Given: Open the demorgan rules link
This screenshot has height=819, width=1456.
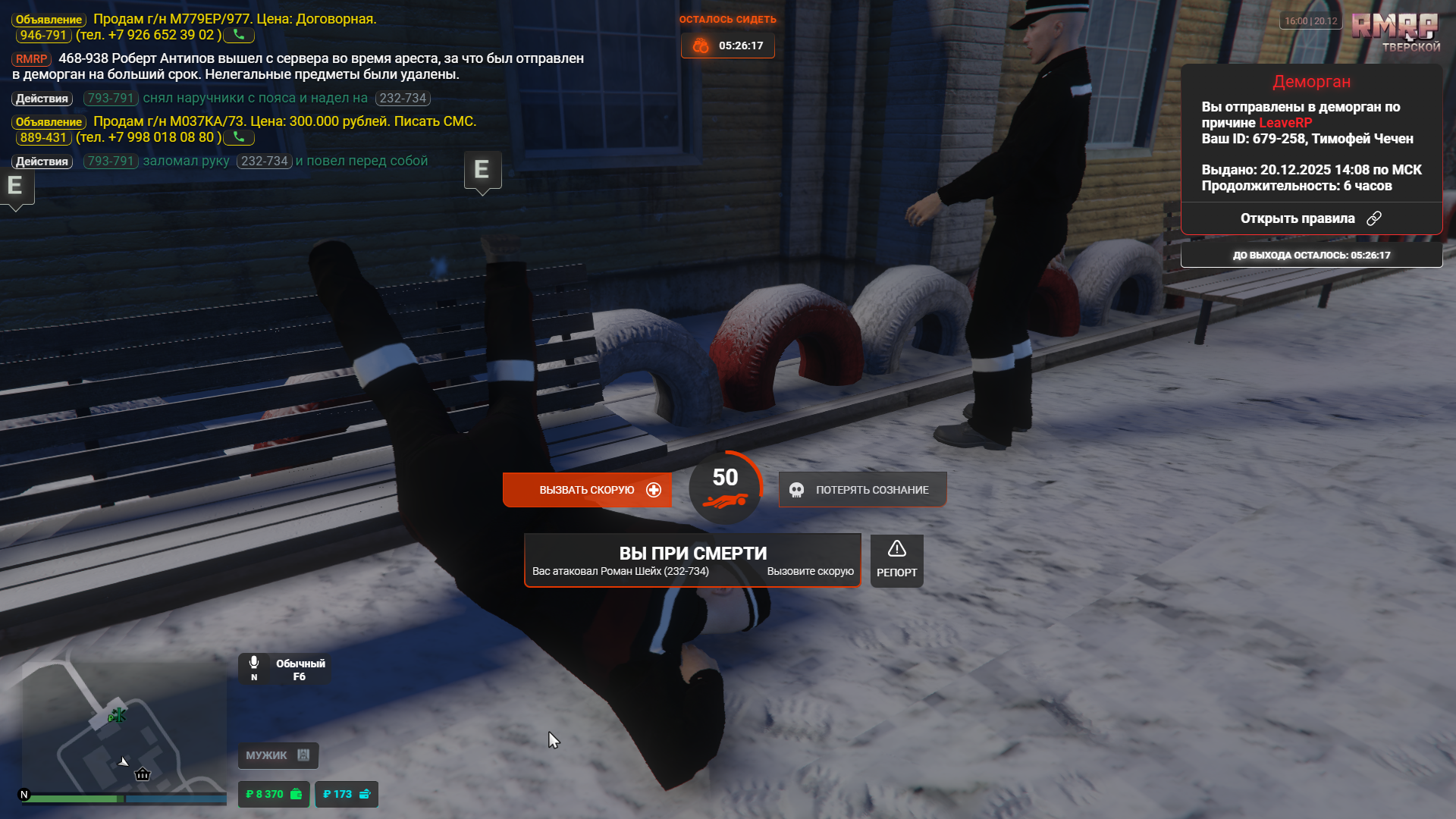Looking at the screenshot, I should (x=1310, y=218).
